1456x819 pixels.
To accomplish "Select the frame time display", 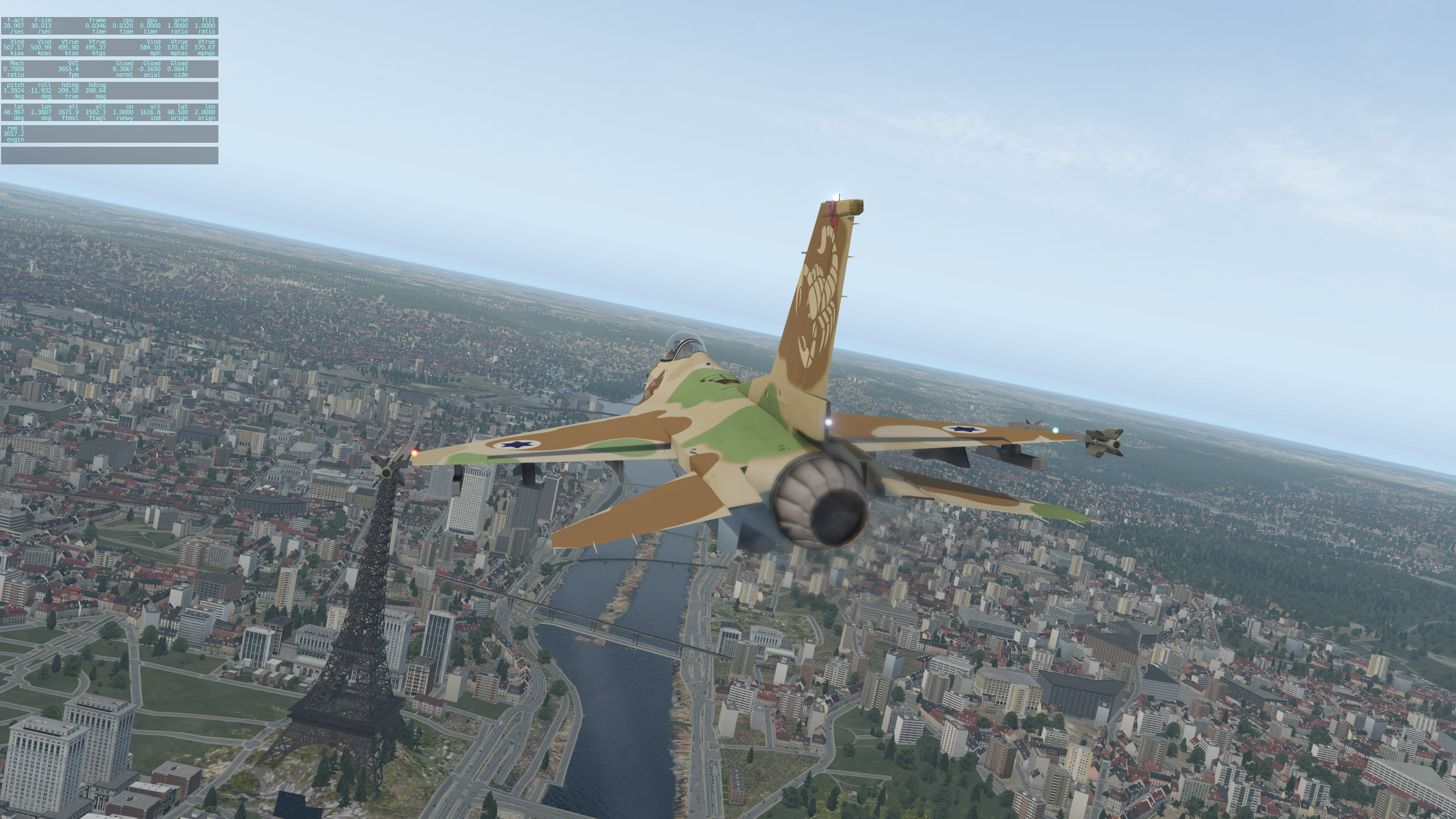I will coord(96,26).
